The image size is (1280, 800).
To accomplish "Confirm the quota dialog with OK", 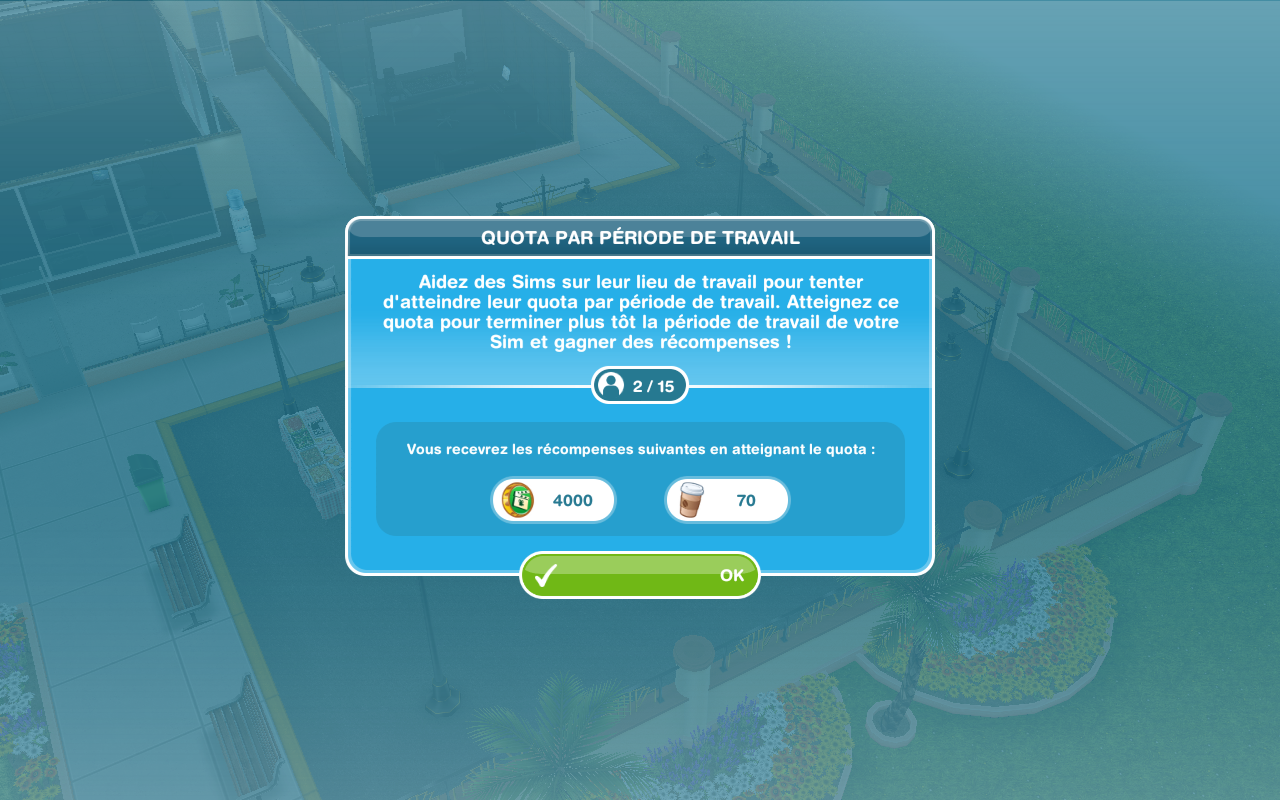I will click(x=640, y=575).
